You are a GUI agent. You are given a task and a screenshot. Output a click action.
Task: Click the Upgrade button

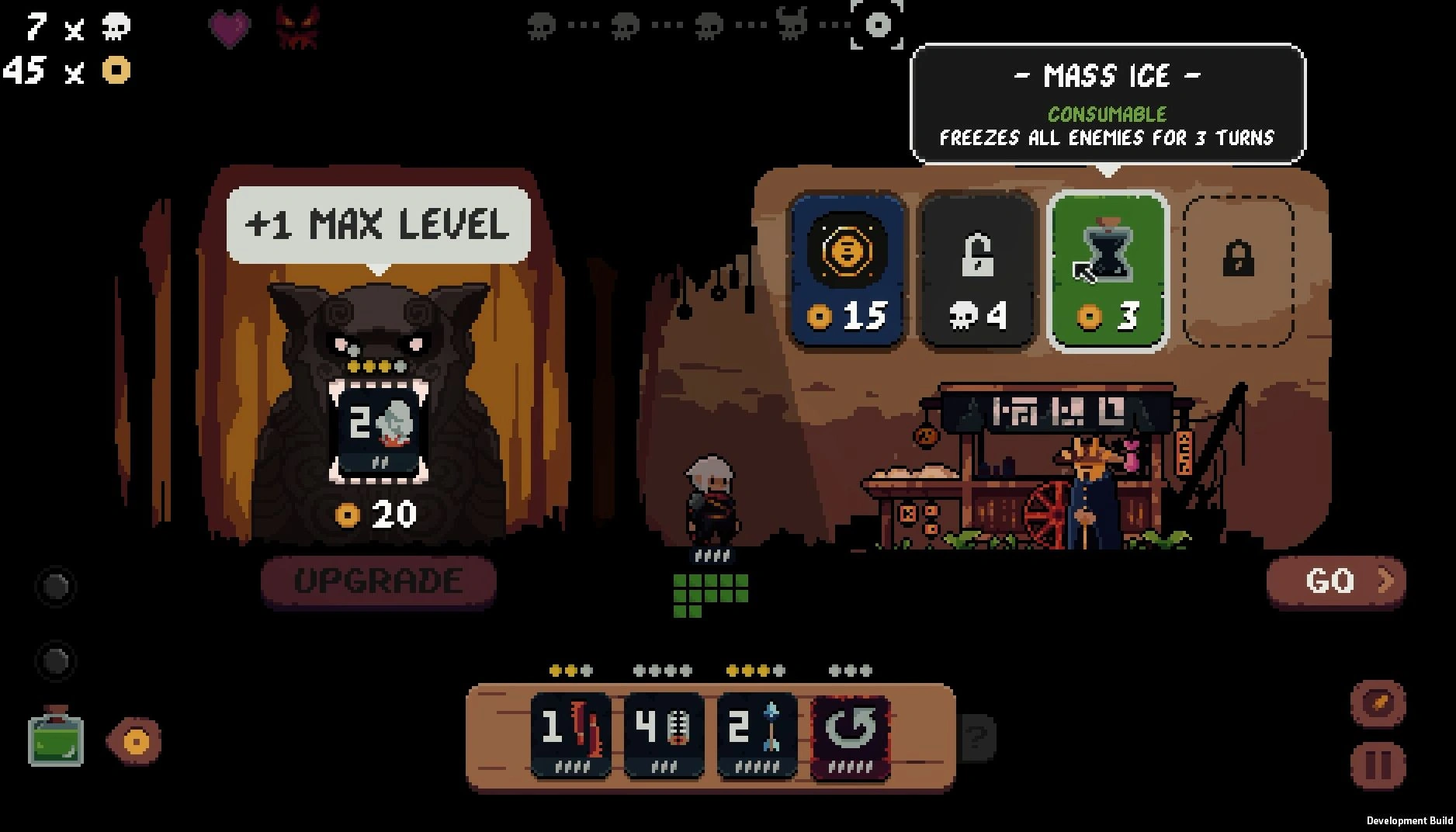pyautogui.click(x=379, y=581)
